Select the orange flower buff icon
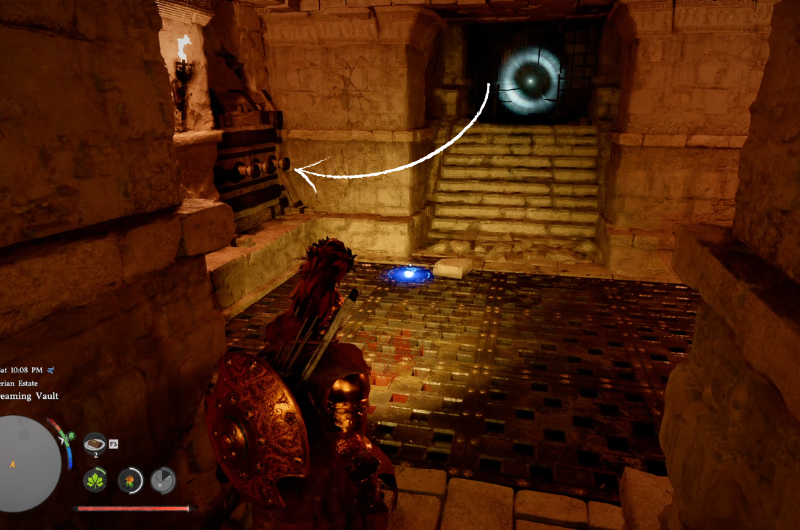This screenshot has width=800, height=530. 129,480
